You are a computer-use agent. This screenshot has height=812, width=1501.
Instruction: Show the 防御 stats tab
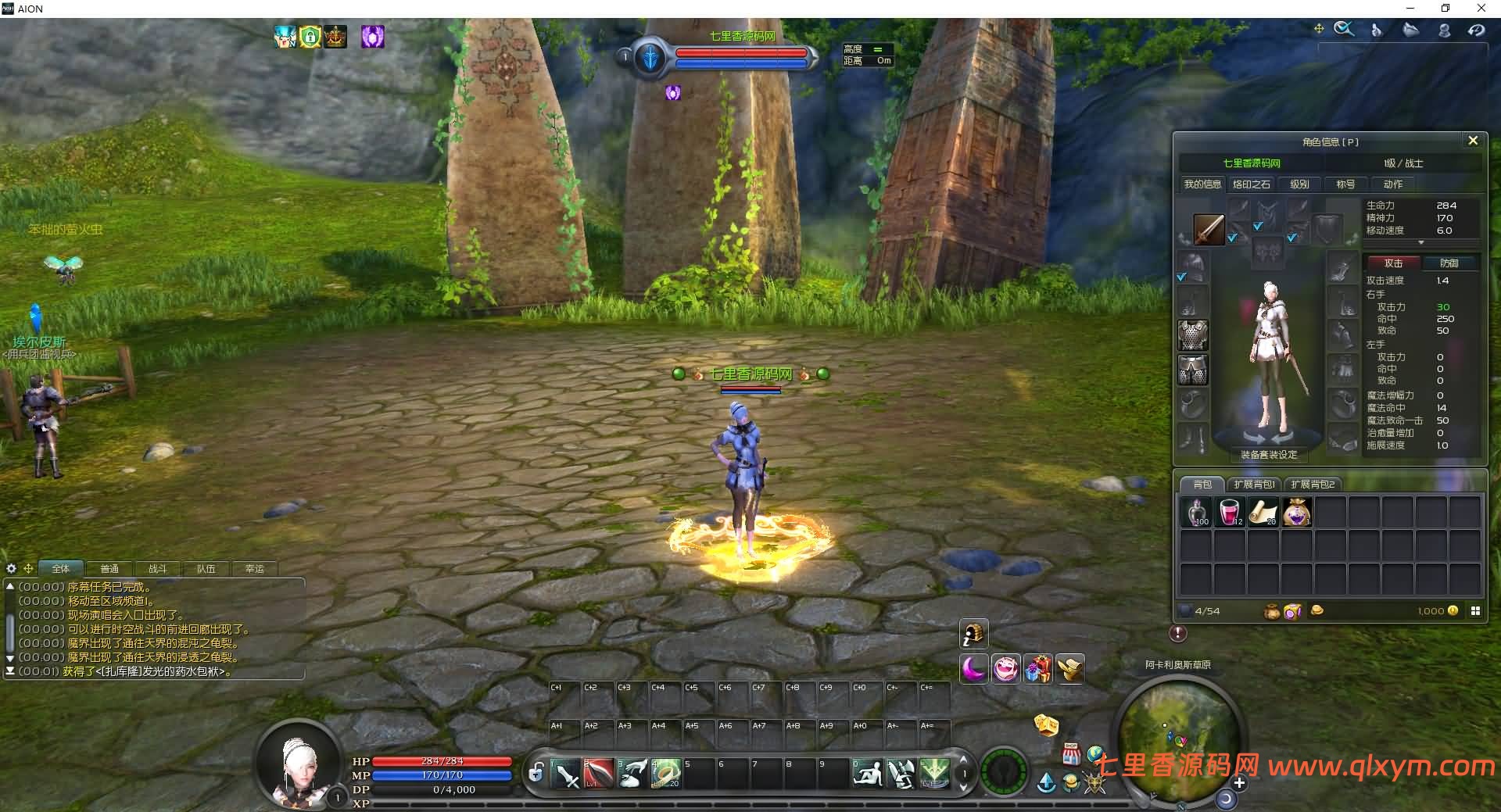coord(1449,263)
